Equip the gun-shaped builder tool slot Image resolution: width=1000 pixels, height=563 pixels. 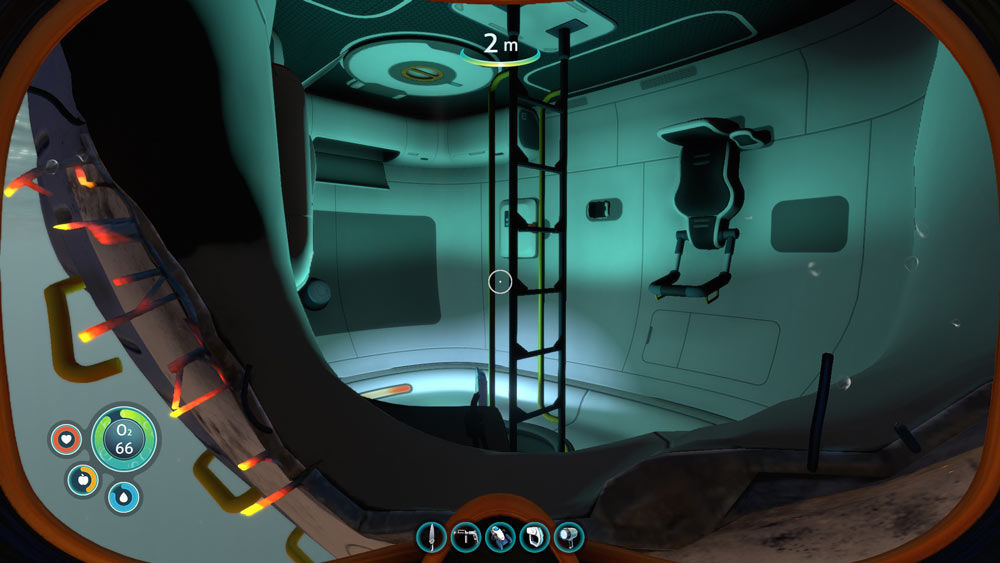465,537
